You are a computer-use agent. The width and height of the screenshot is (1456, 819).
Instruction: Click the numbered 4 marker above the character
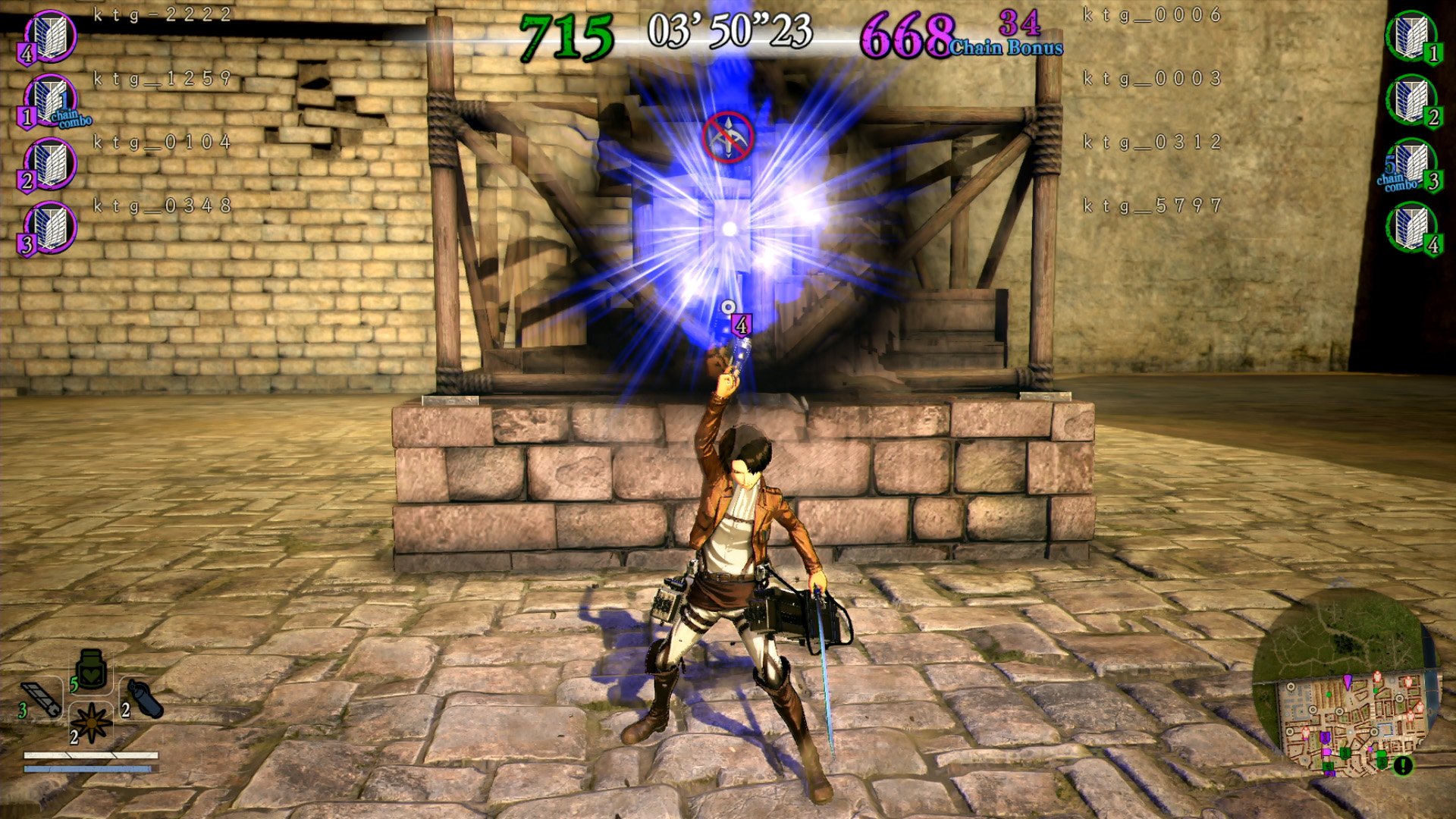click(740, 324)
